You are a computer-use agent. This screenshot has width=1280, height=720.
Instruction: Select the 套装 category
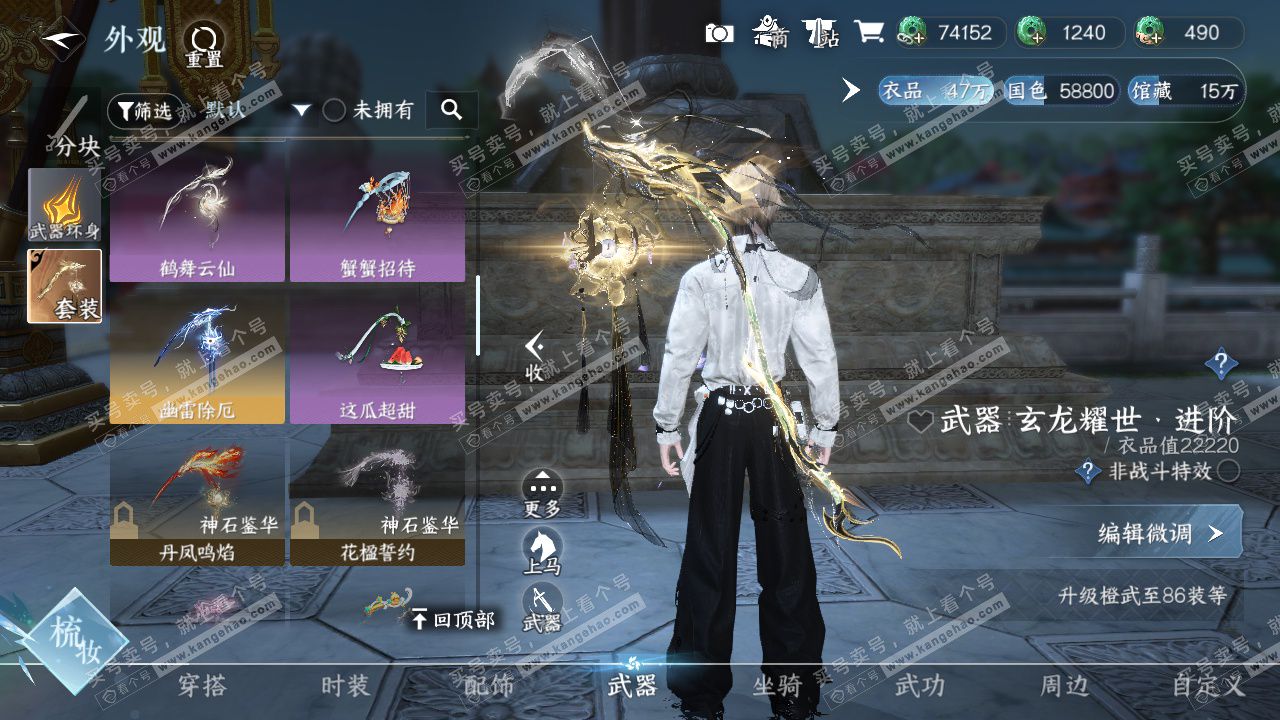click(x=64, y=286)
